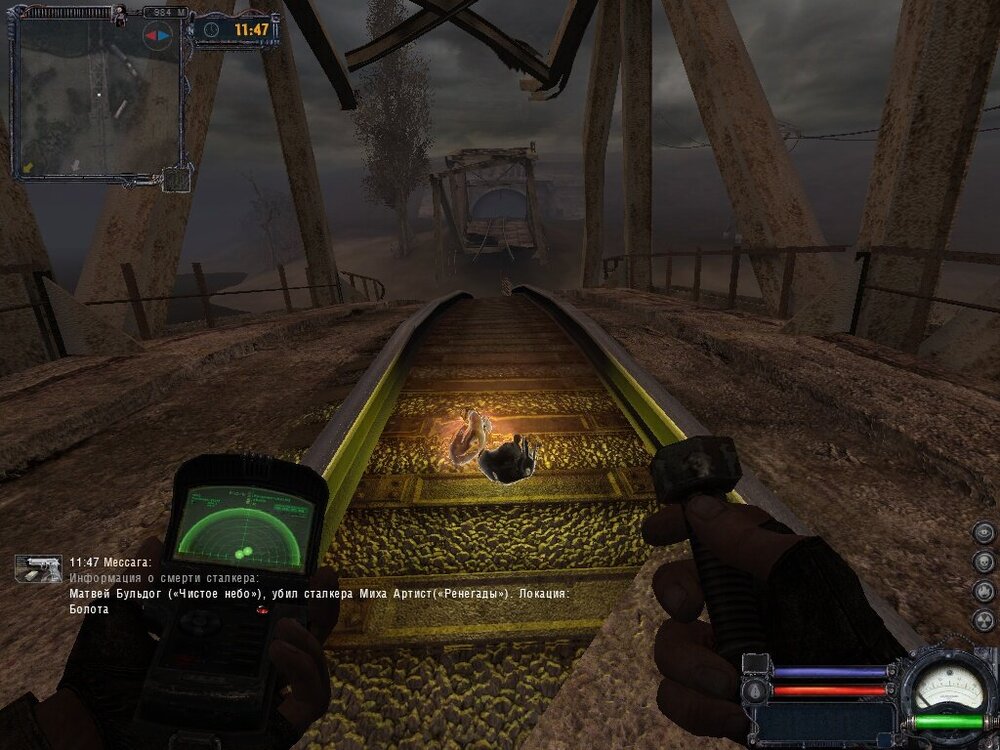Open the pistol icon death message
Viewport: 1000px width, 750px height.
37,568
